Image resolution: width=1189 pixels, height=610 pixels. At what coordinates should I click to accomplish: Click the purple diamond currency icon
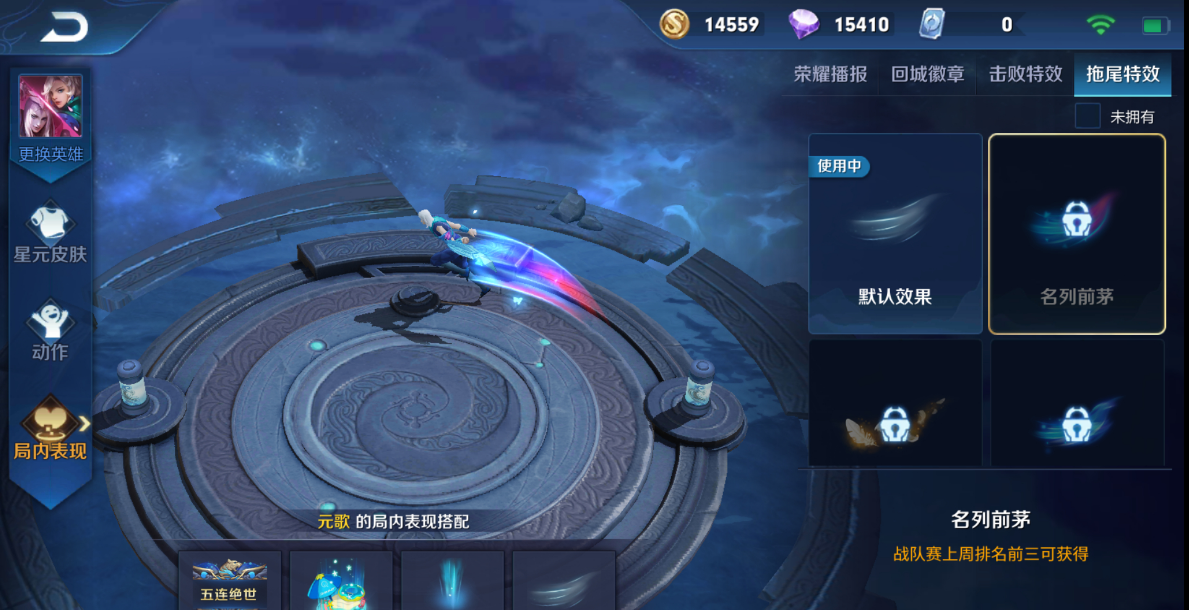click(x=803, y=24)
